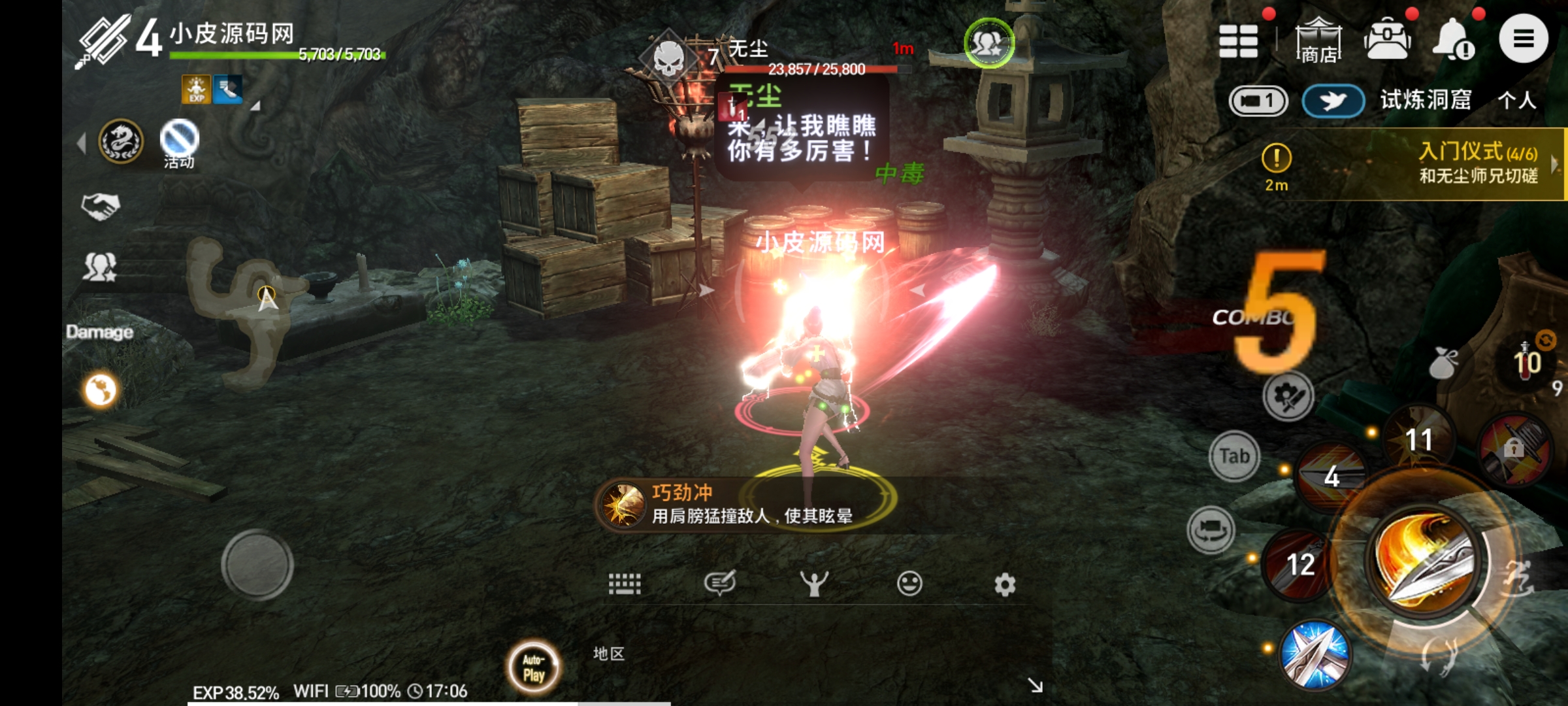Tap the Tab target switch button

(1233, 456)
